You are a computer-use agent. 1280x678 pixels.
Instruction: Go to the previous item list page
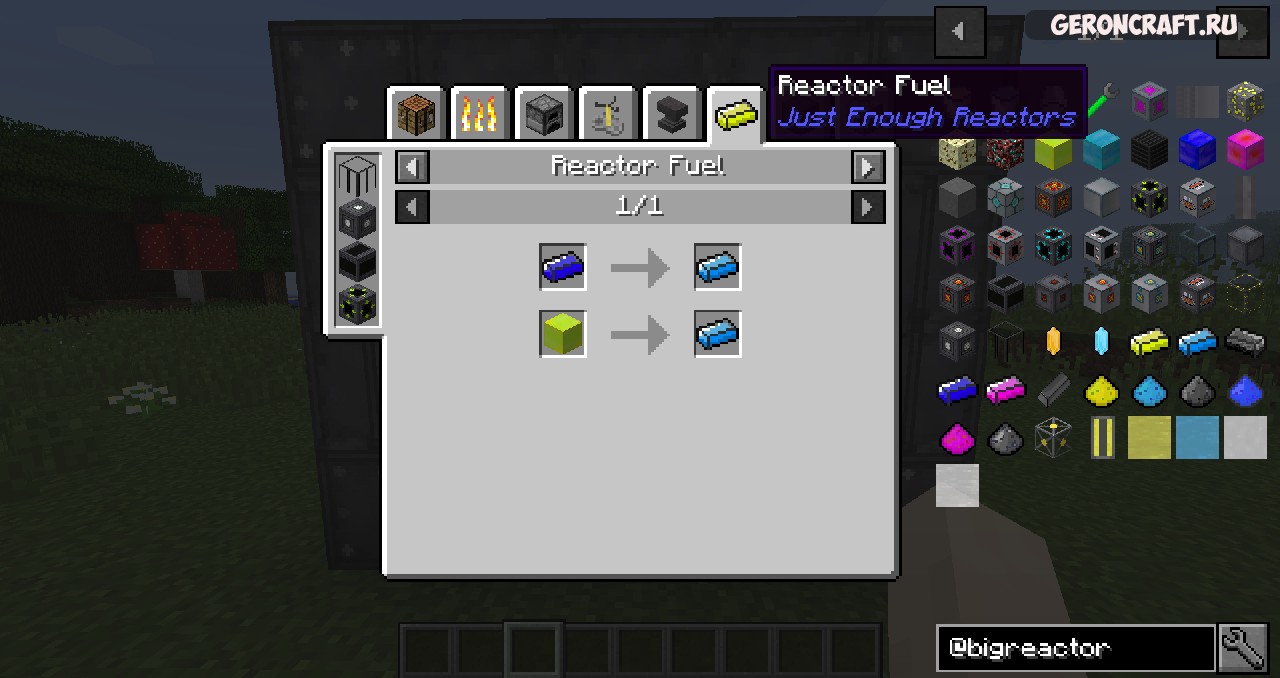pos(959,31)
